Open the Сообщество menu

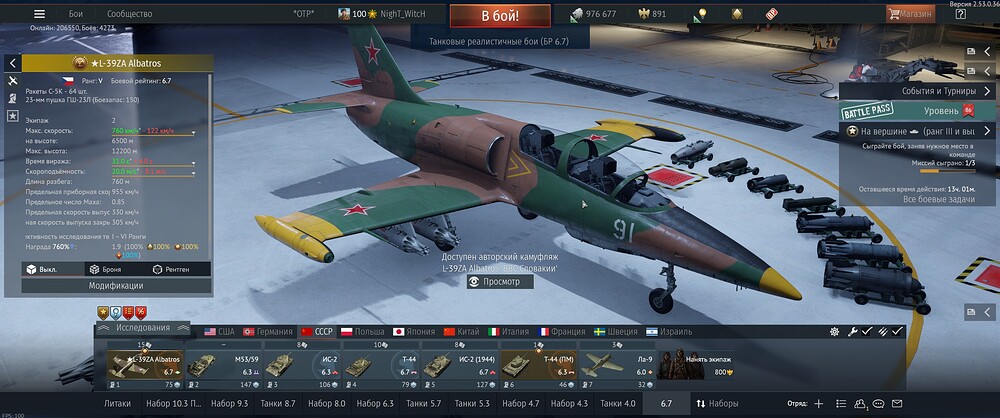(129, 15)
